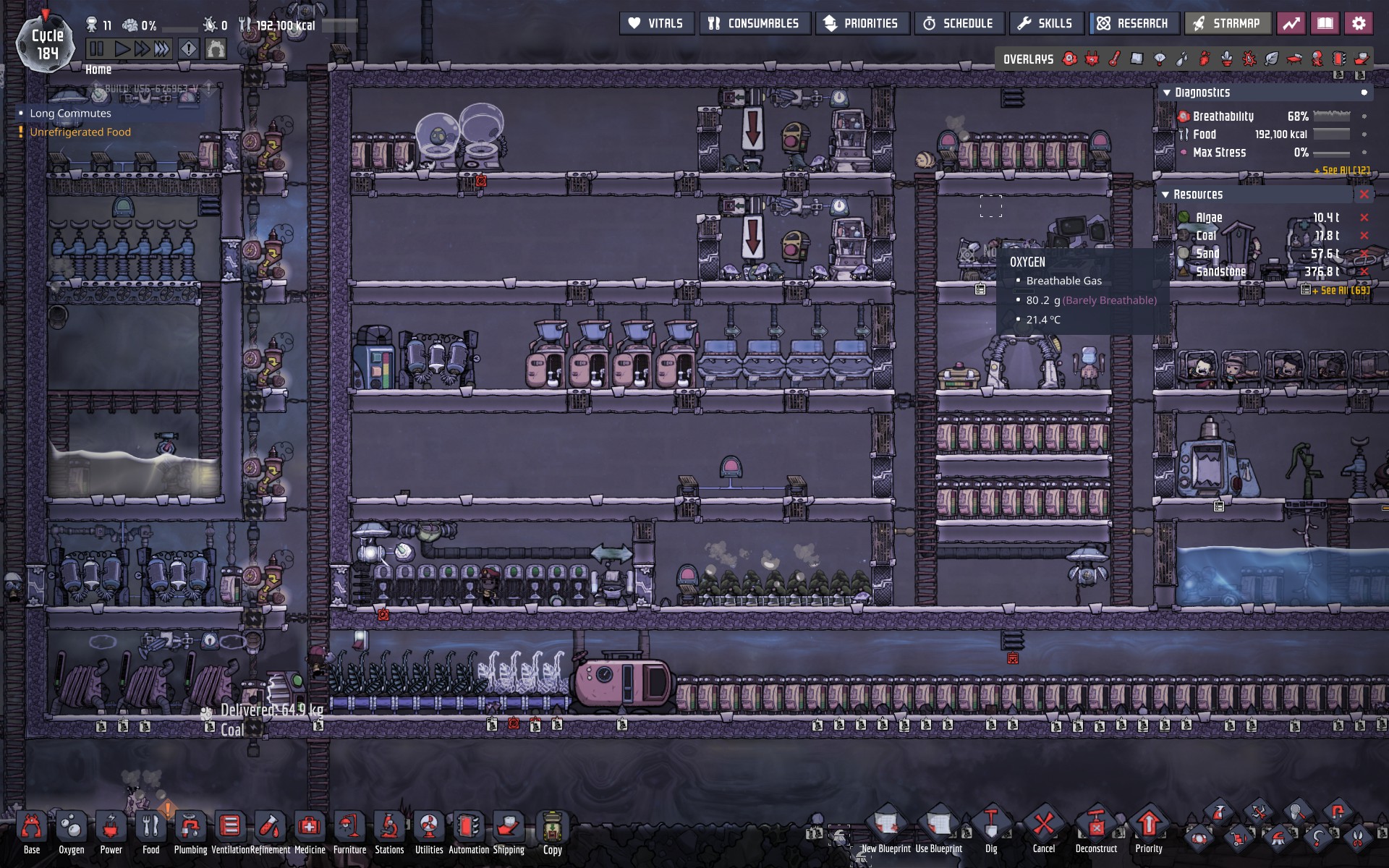Screen dimensions: 1389x868
Task: Open the Skills screen
Action: pos(1045,23)
